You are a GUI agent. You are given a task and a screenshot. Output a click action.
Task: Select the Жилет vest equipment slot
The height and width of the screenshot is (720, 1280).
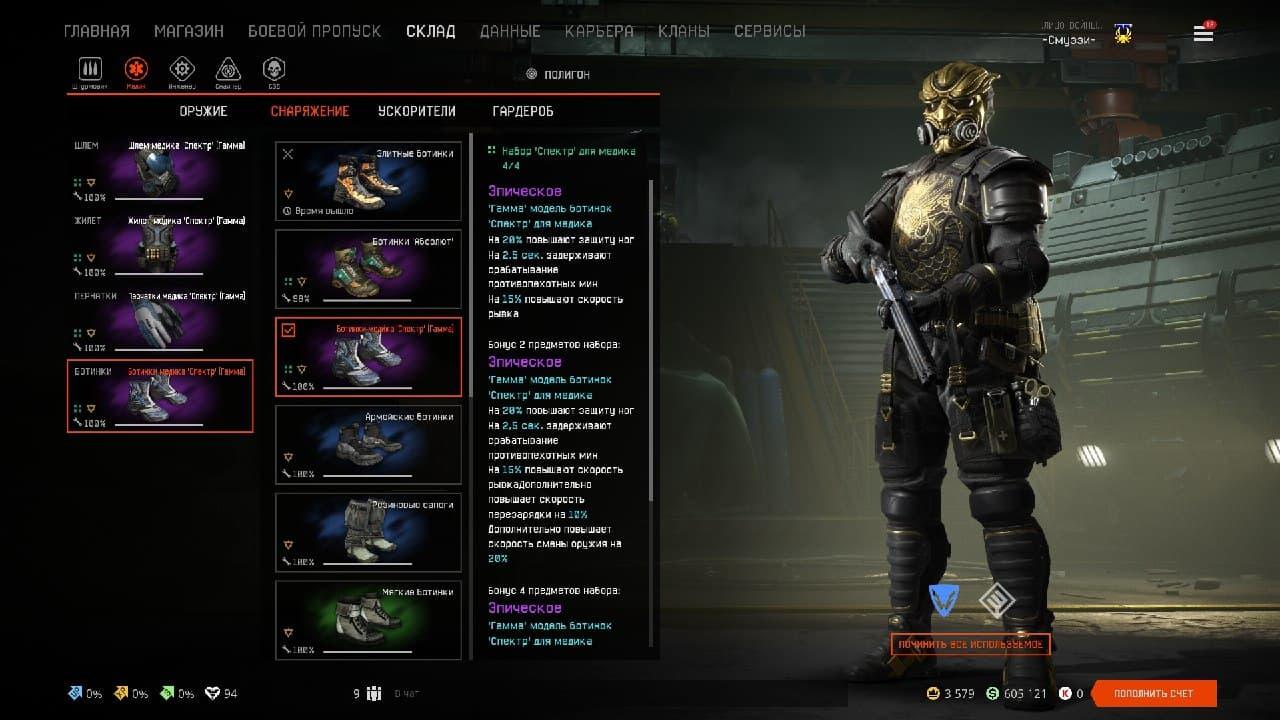click(160, 246)
